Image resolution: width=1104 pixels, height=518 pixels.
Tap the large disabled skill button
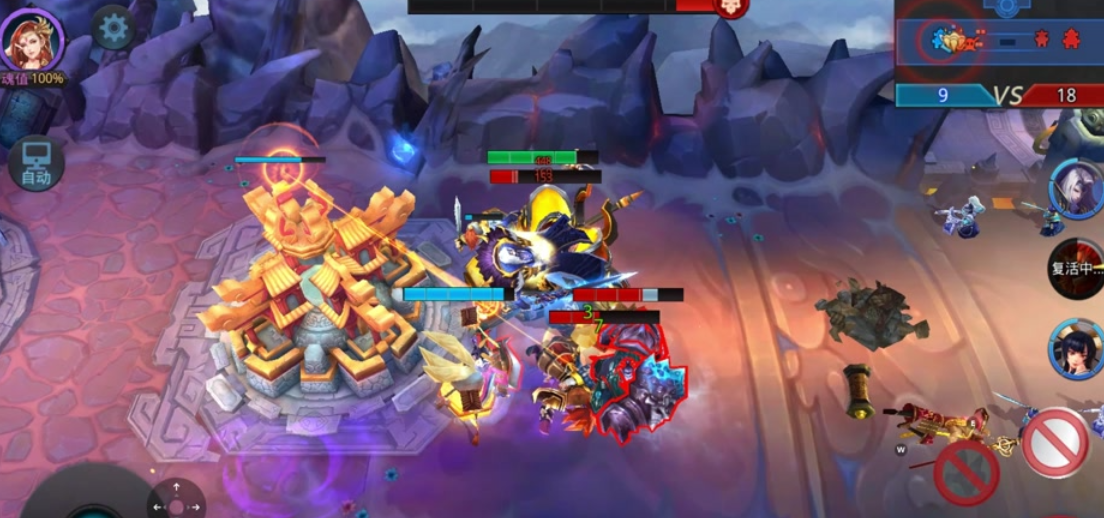point(1055,442)
